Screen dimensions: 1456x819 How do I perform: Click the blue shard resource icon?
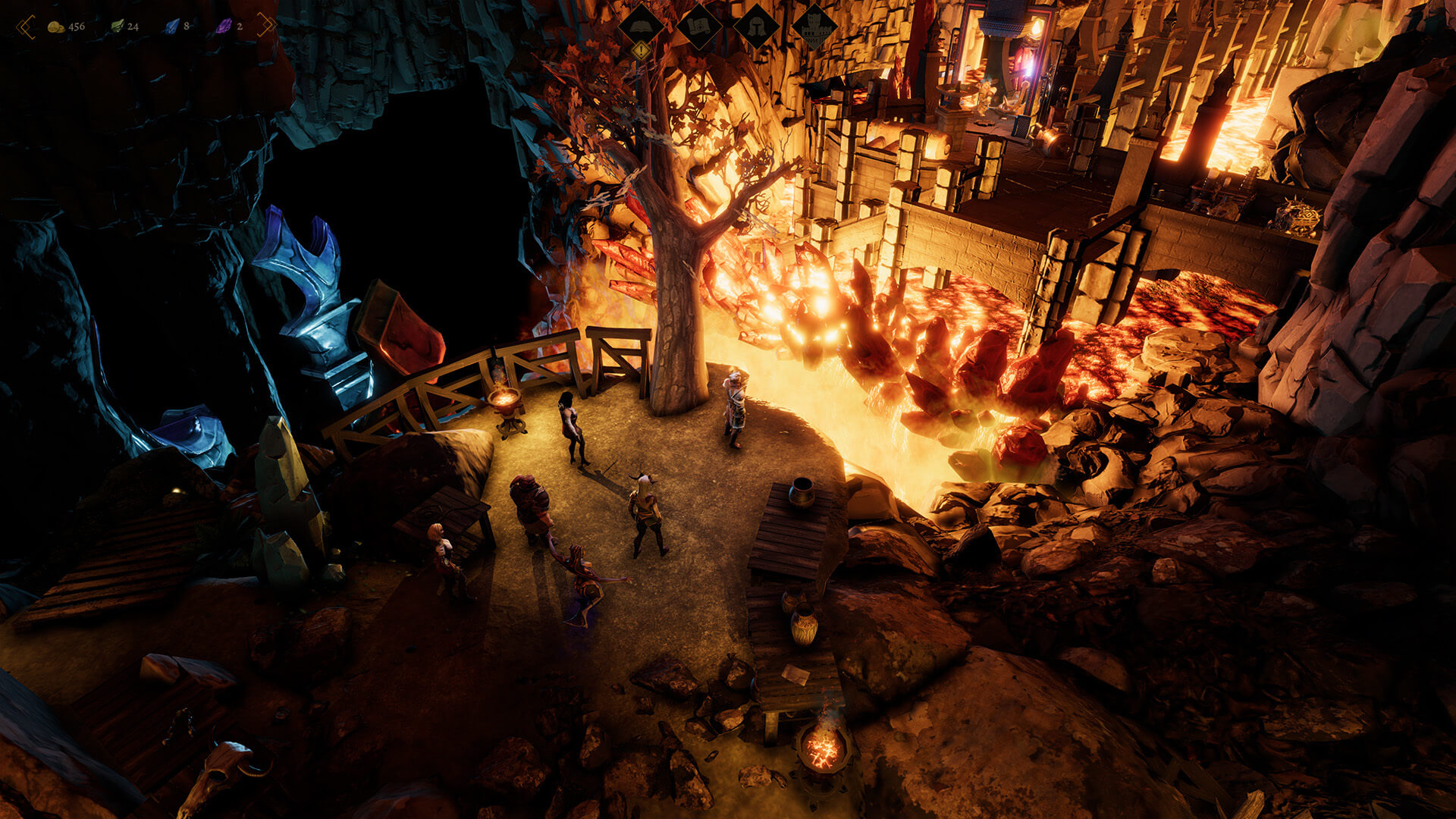pyautogui.click(x=171, y=26)
